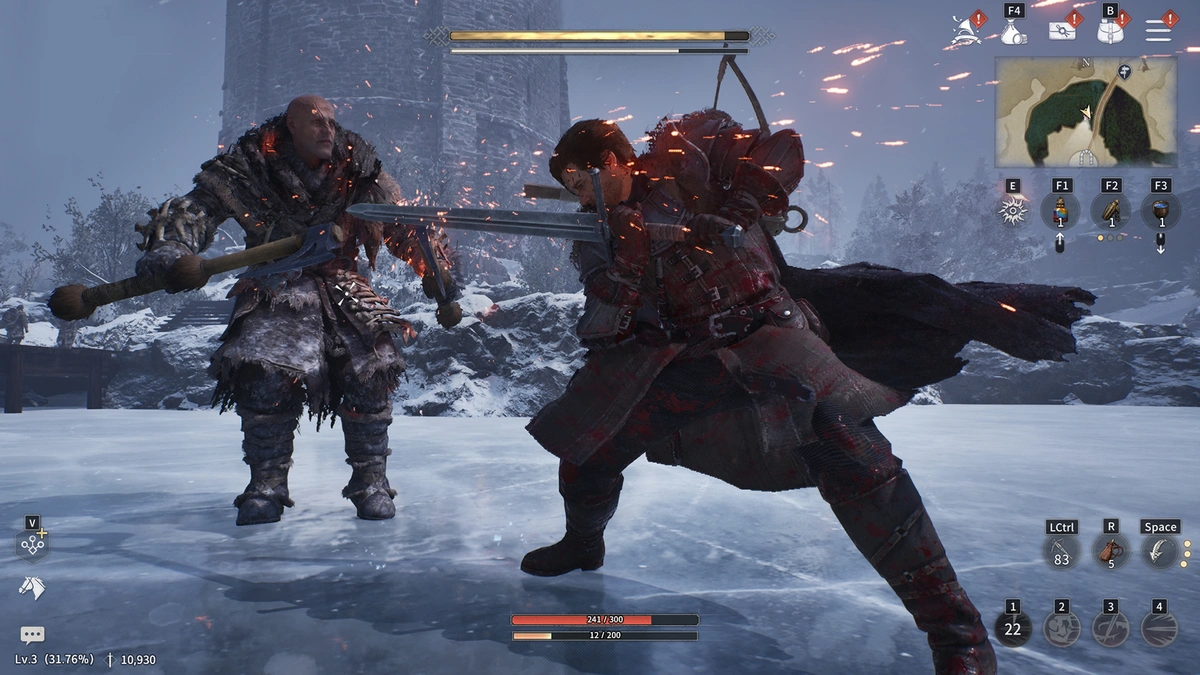Summon mount with the horse icon
This screenshot has width=1200, height=675.
pyautogui.click(x=32, y=589)
